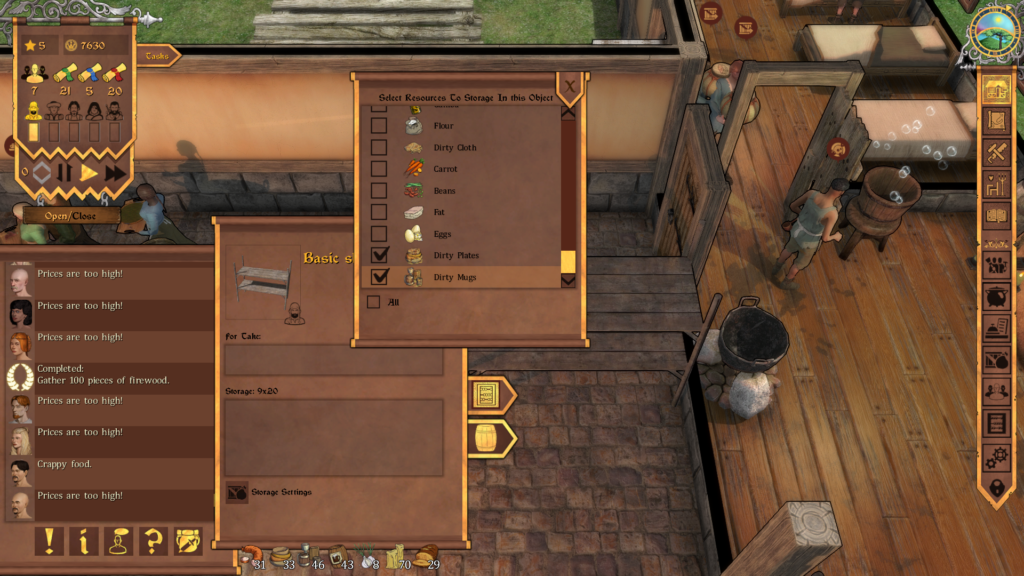Check the Carrot checkbox
This screenshot has width=1024, height=576.
click(379, 169)
